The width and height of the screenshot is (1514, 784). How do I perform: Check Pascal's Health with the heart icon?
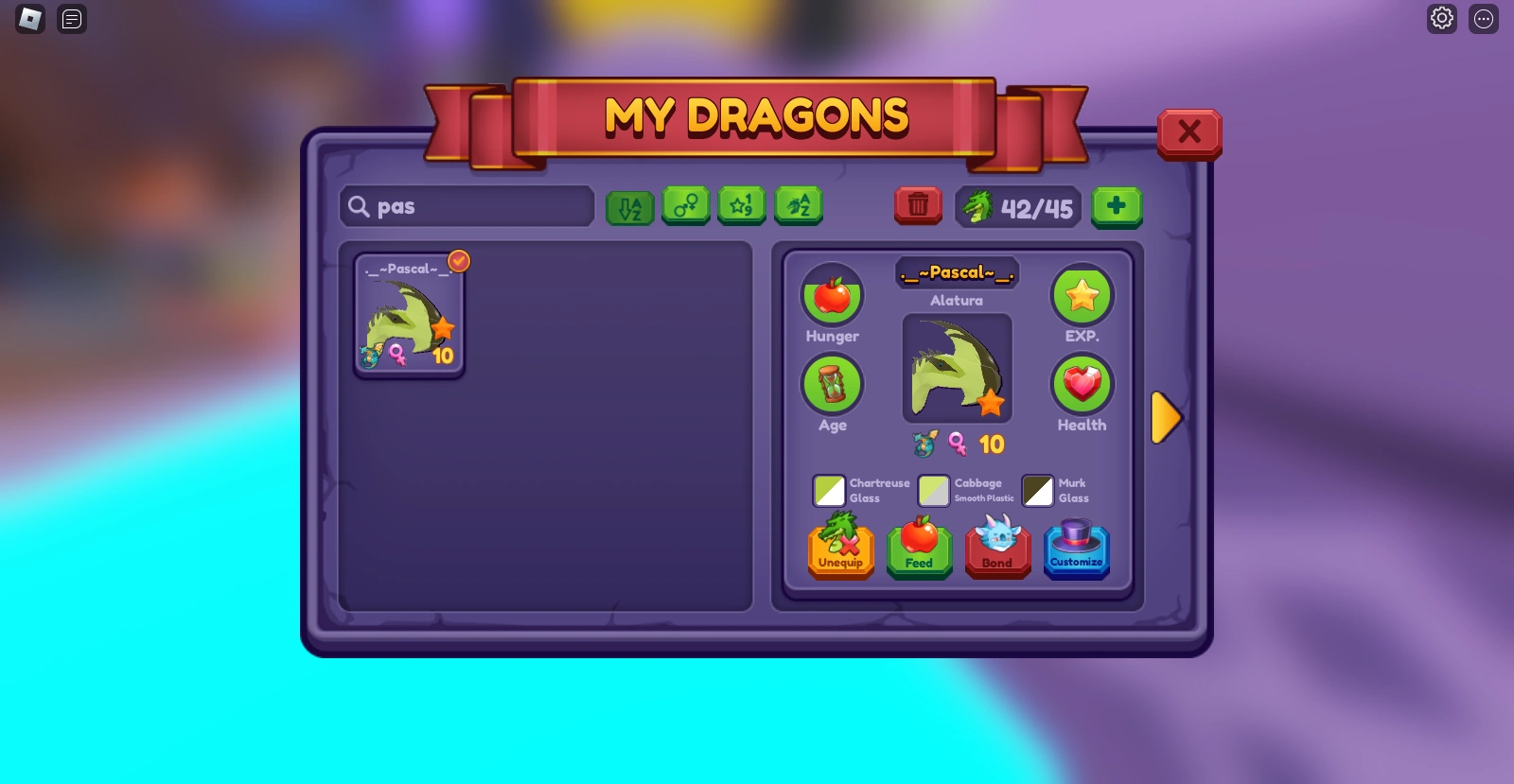coord(1082,385)
